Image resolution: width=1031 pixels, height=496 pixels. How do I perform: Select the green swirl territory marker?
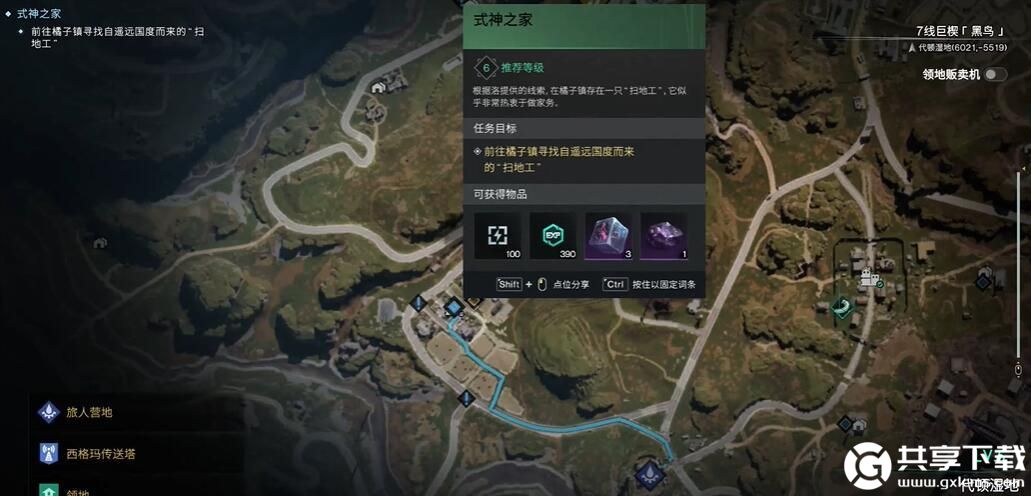pos(843,308)
